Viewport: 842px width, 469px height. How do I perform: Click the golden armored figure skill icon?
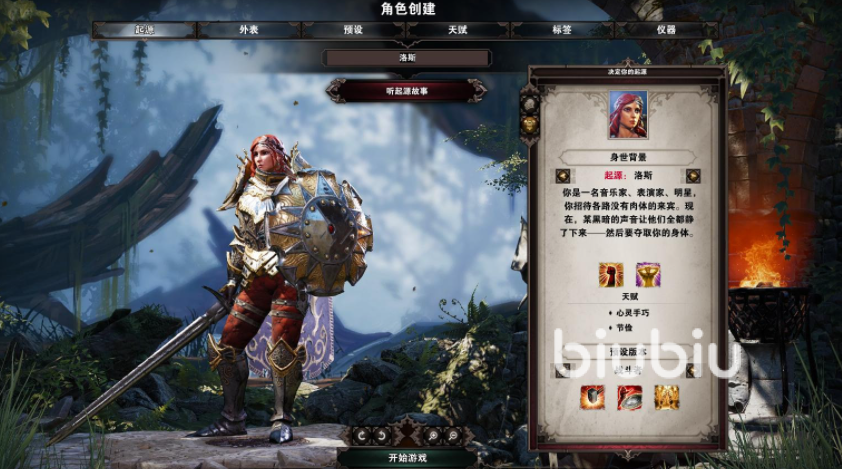tap(666, 397)
